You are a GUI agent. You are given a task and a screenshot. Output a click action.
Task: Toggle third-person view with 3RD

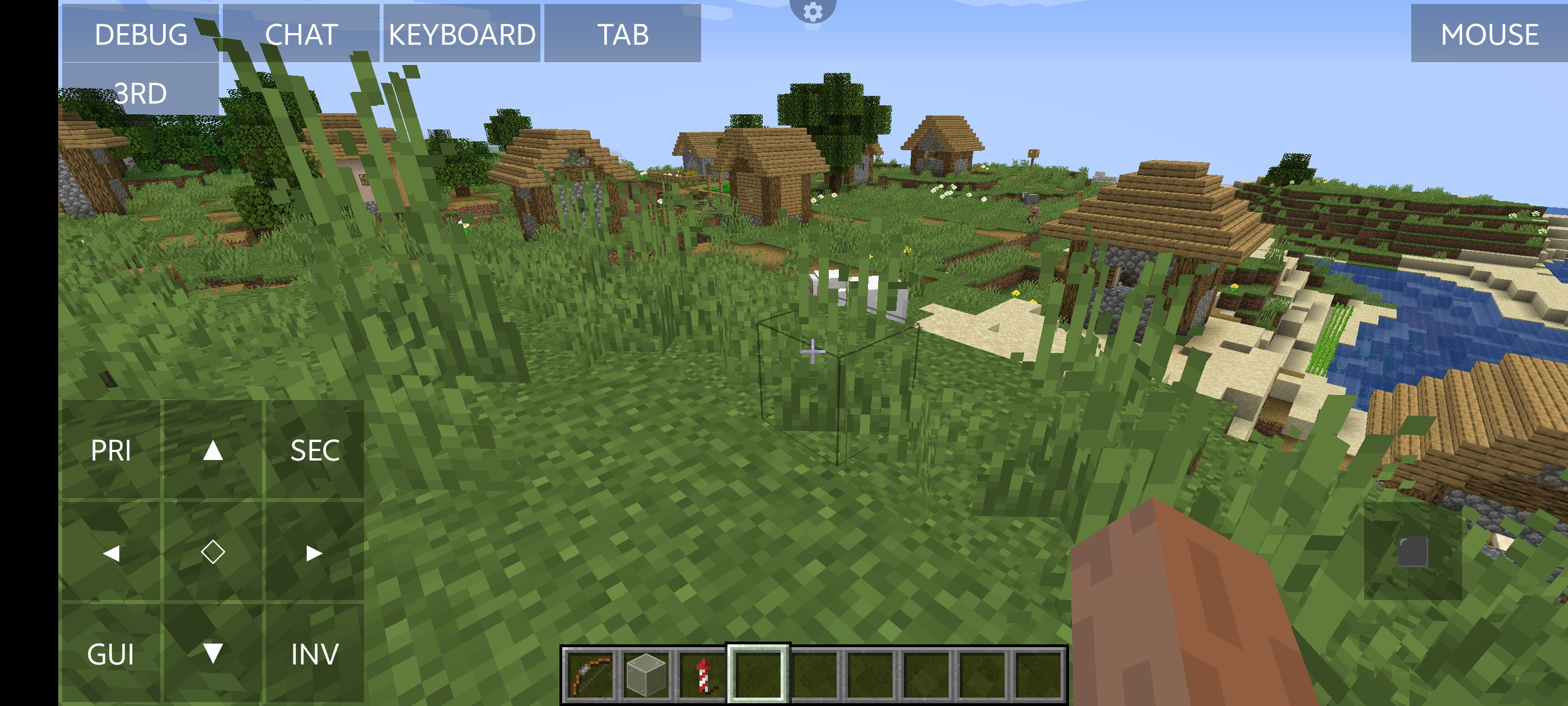tap(141, 92)
